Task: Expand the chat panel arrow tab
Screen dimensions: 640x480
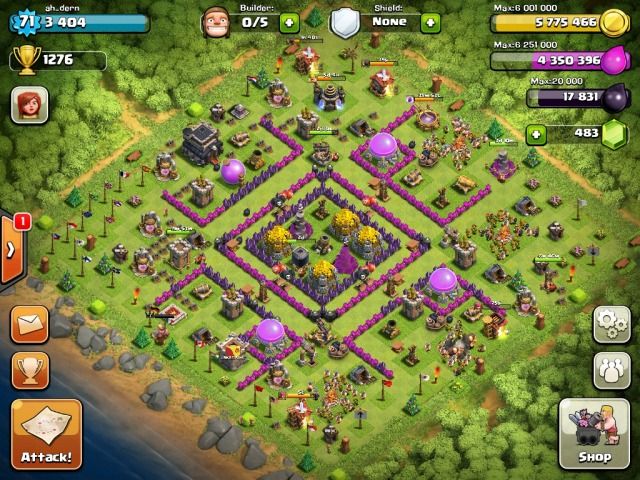Action: tap(10, 248)
